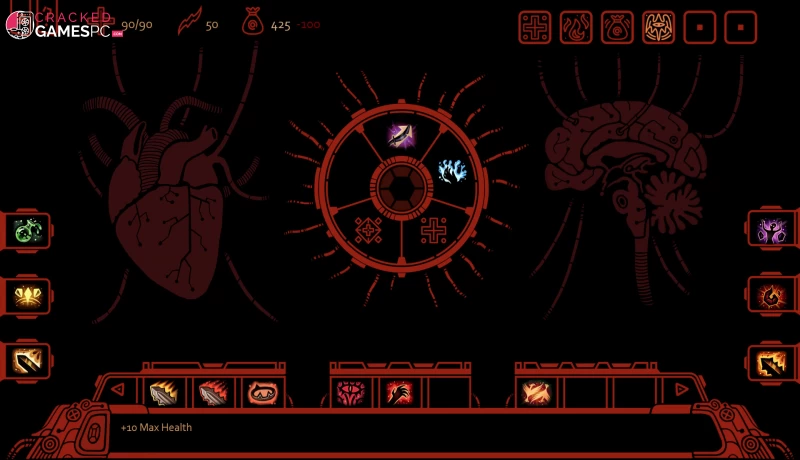Select the red claw slash slot

tap(400, 393)
